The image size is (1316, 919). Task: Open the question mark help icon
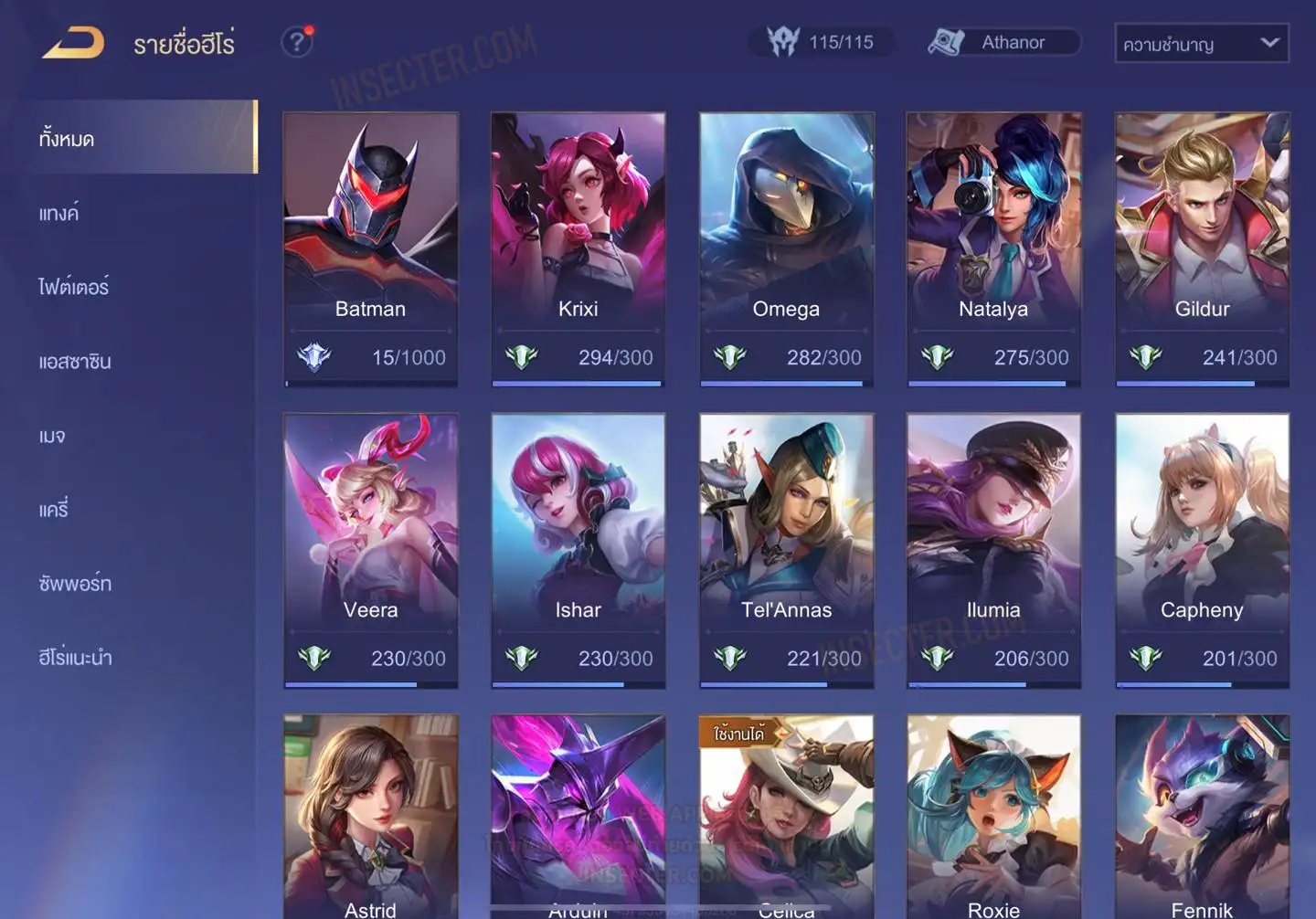296,42
